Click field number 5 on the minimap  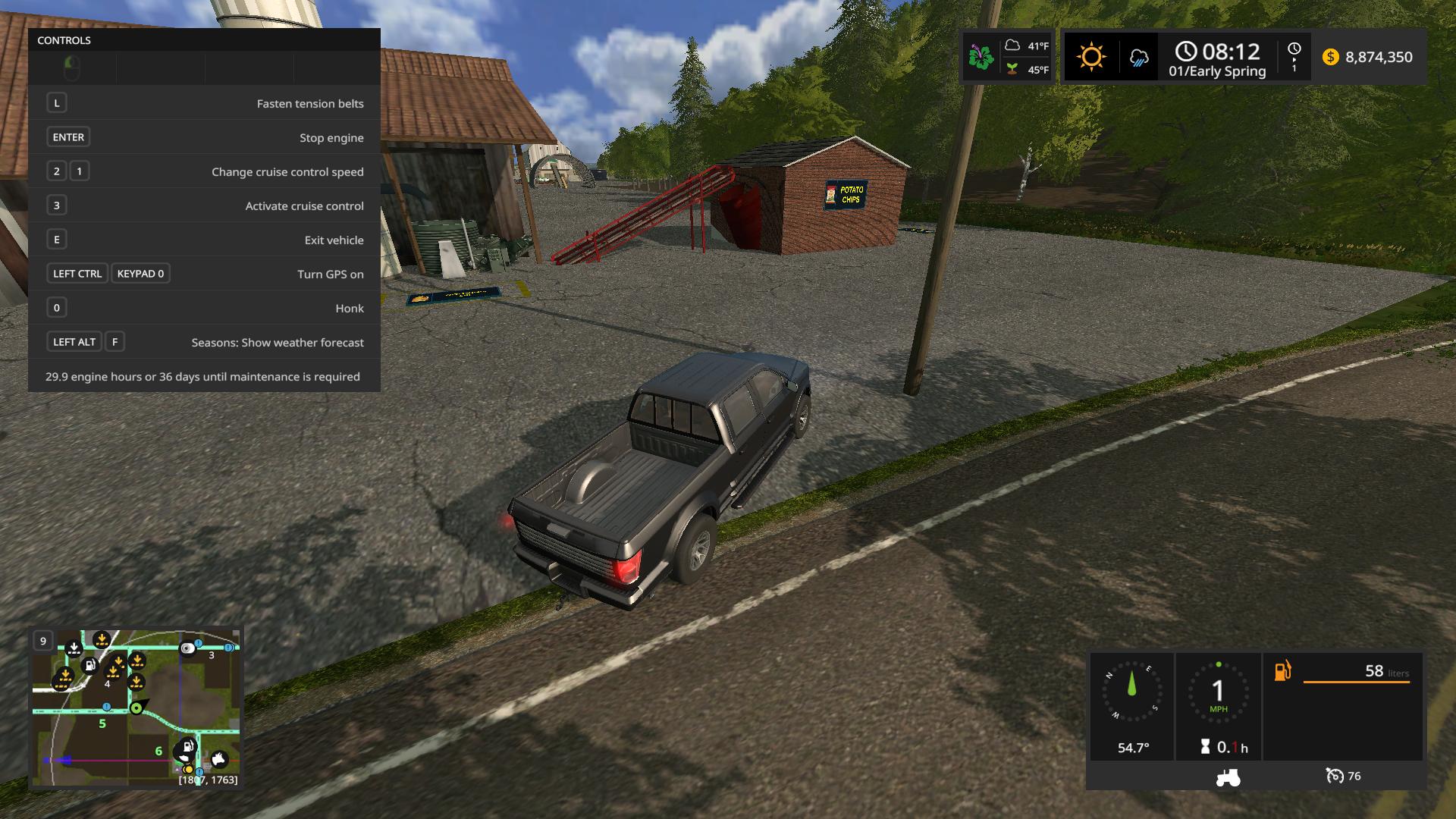pos(102,724)
